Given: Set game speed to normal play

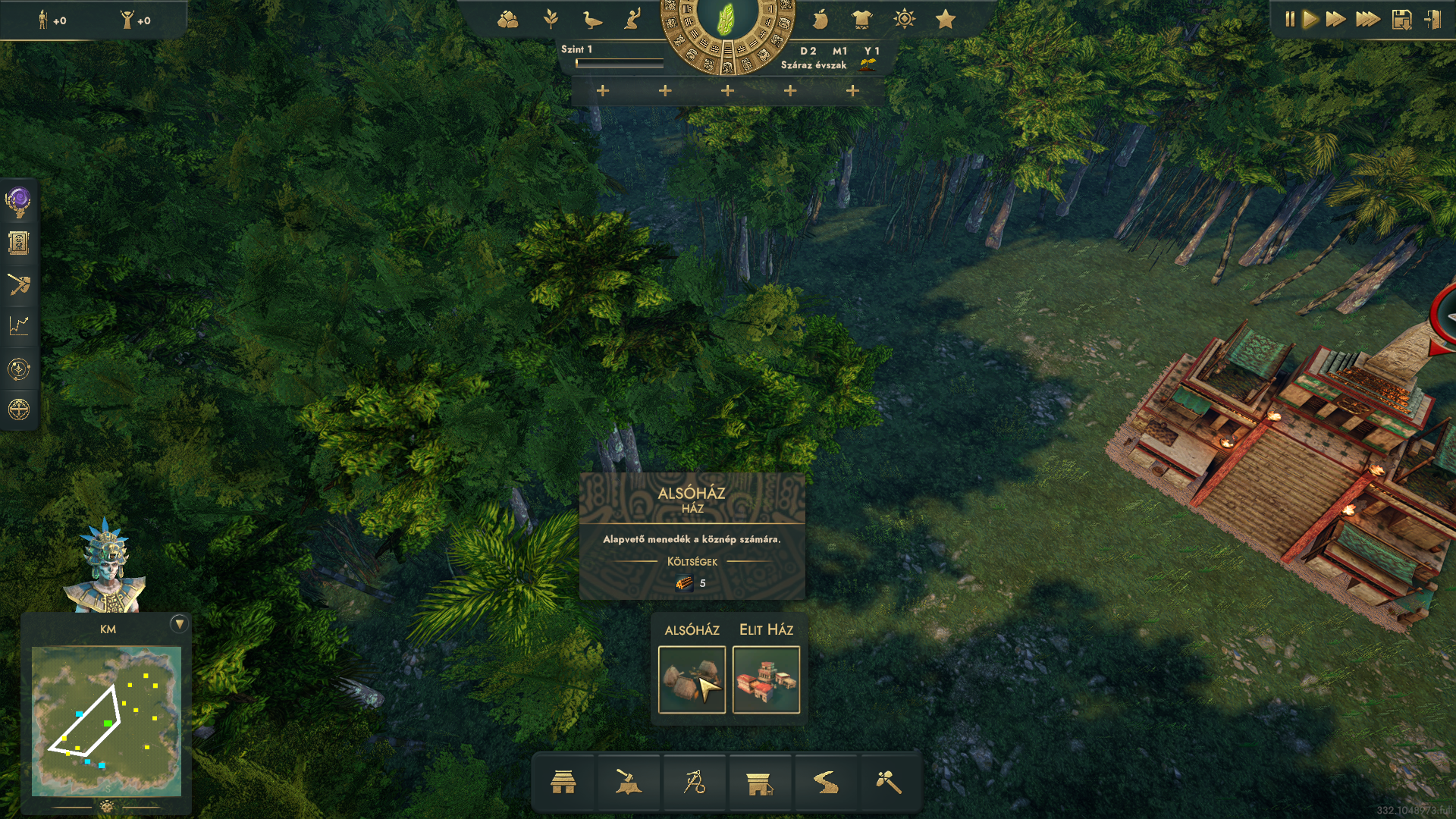Looking at the screenshot, I should [1310, 20].
